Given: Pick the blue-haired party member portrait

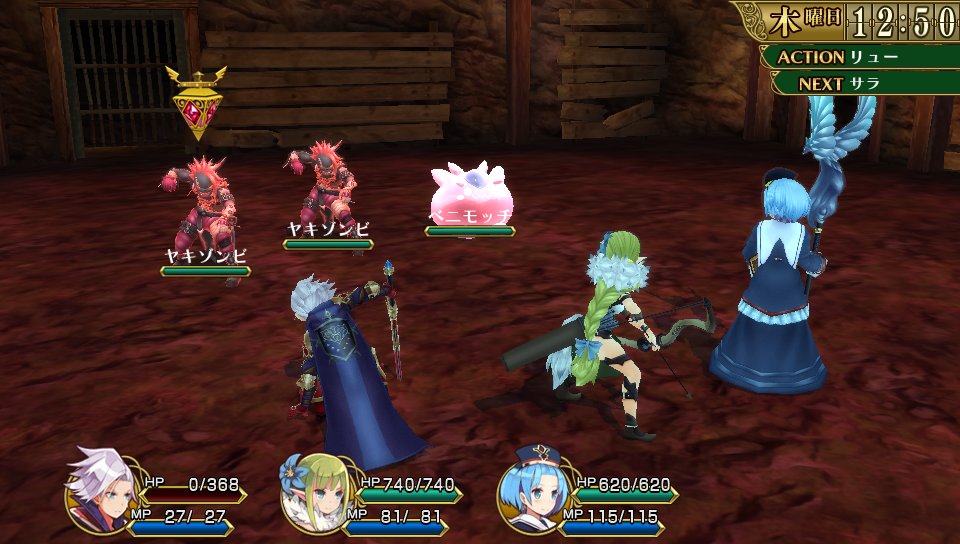Looking at the screenshot, I should click(x=529, y=493).
